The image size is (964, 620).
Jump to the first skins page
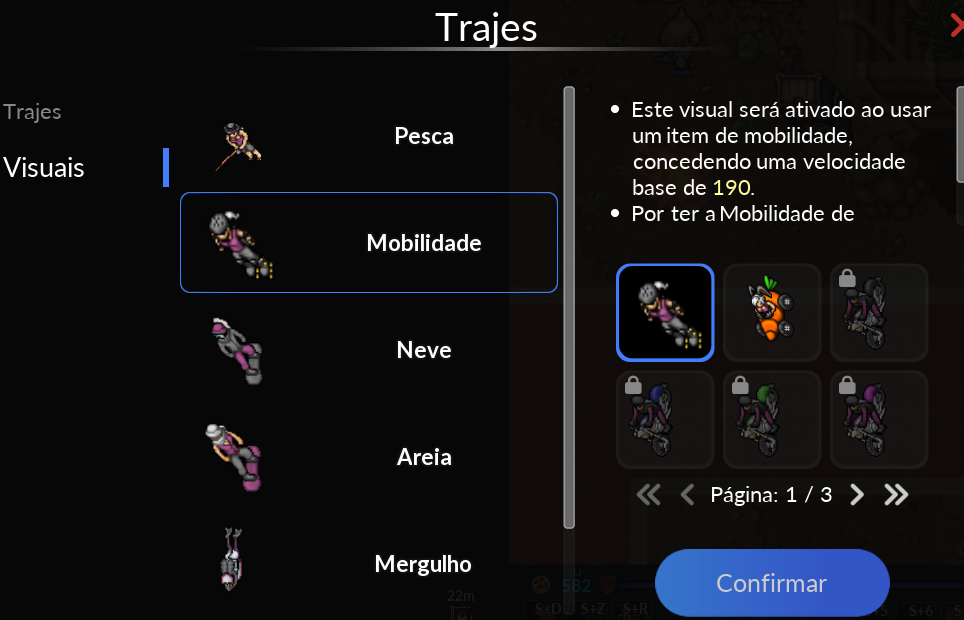[649, 494]
